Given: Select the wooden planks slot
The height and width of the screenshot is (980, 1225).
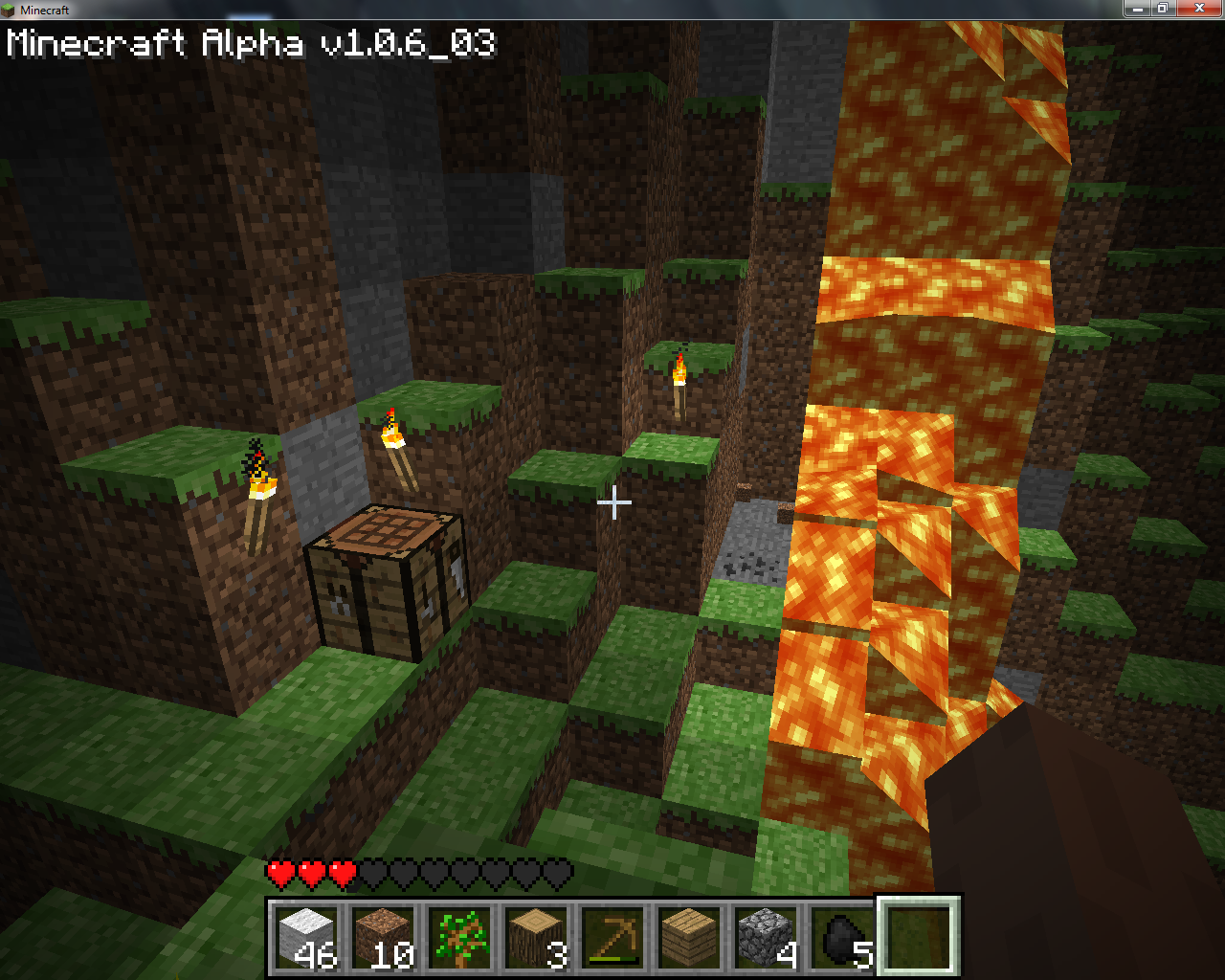Looking at the screenshot, I should [689, 937].
